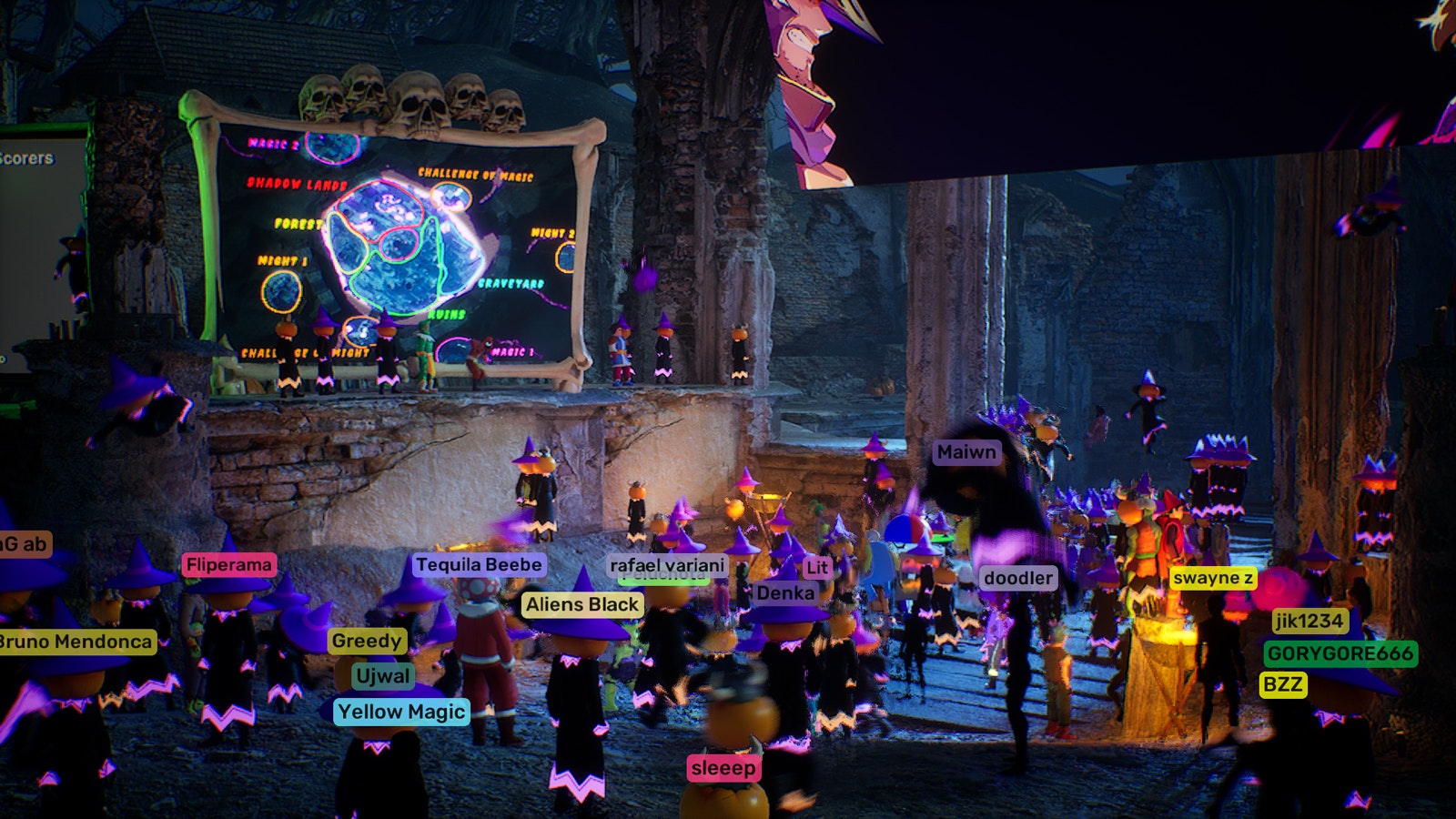Click the jik1234 name tag

[1309, 621]
